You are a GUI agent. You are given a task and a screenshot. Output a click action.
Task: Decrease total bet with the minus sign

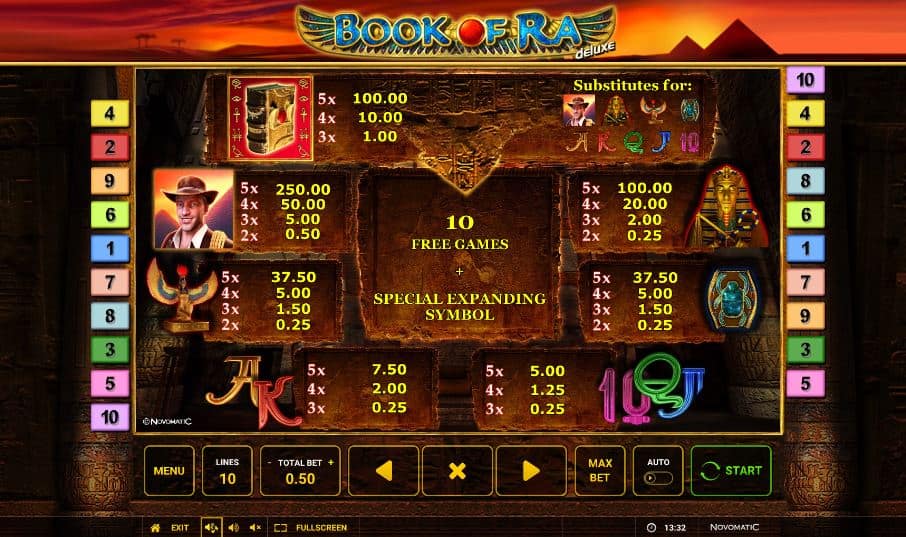[268, 463]
